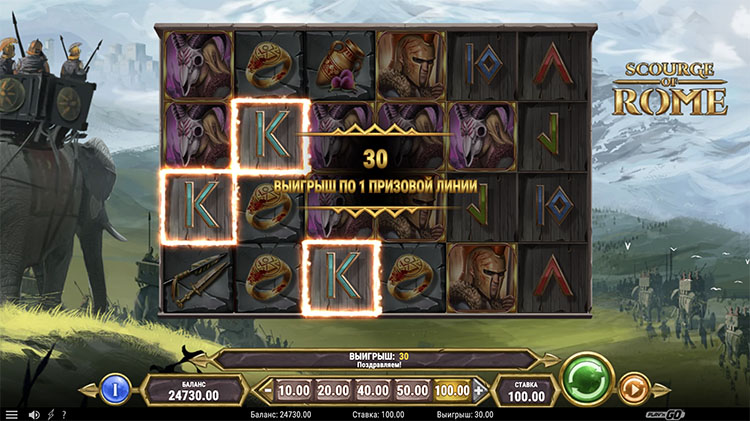The width and height of the screenshot is (750, 421).
Task: Open the blue info paytable button
Action: click(114, 387)
